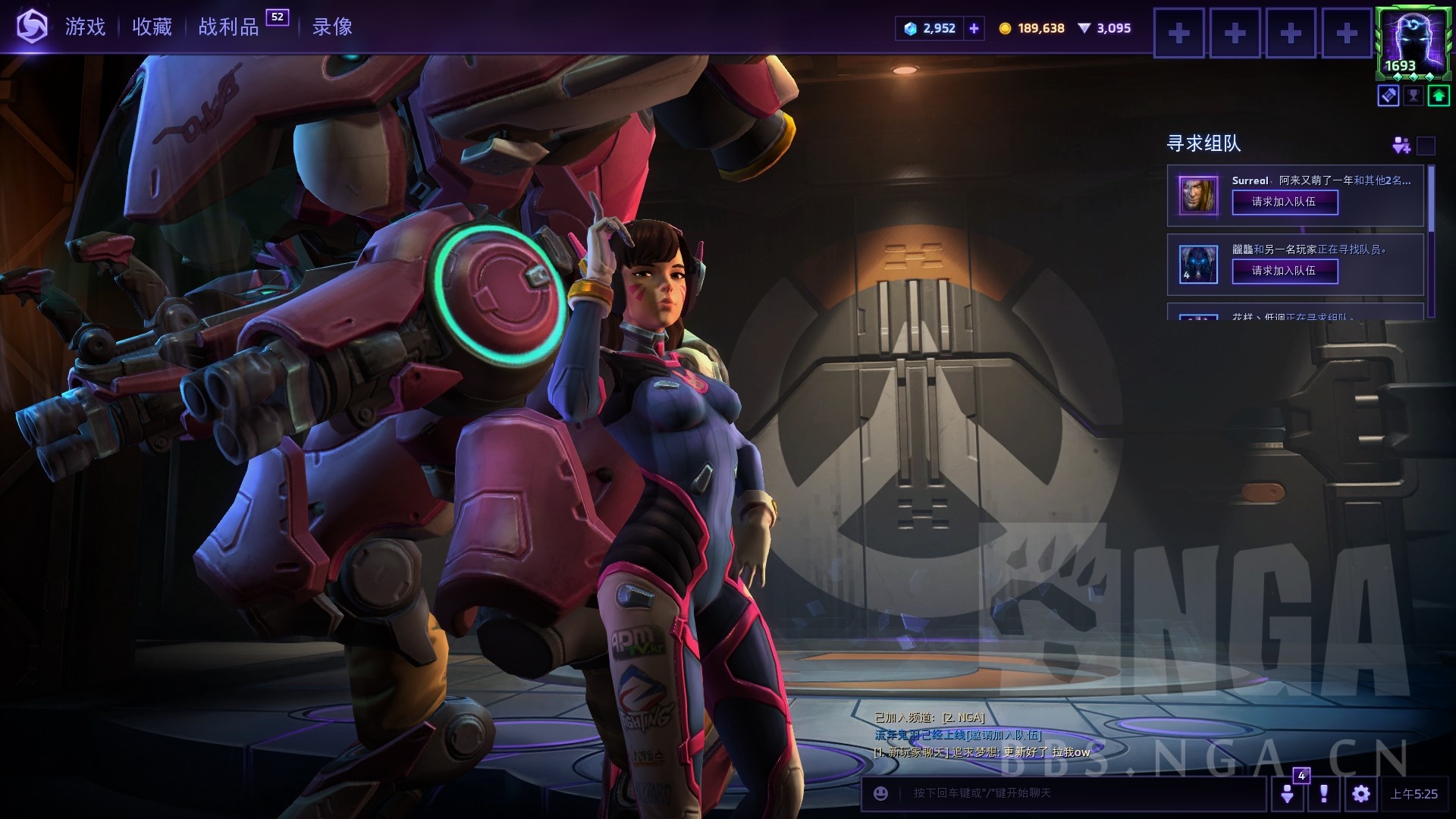1456x819 pixels.
Task: Add gems with the plus button
Action: click(974, 29)
